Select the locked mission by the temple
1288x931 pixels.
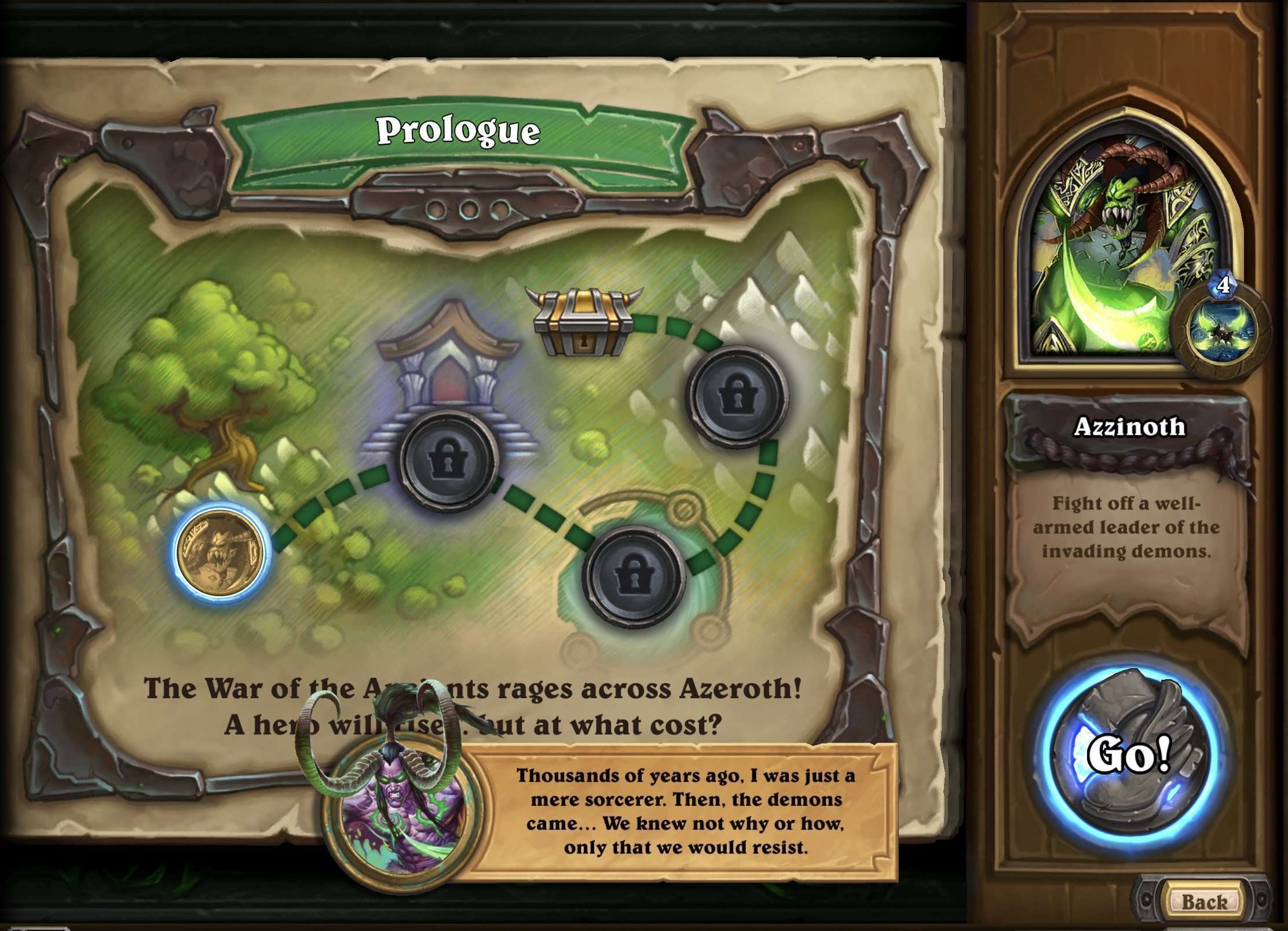click(x=449, y=461)
